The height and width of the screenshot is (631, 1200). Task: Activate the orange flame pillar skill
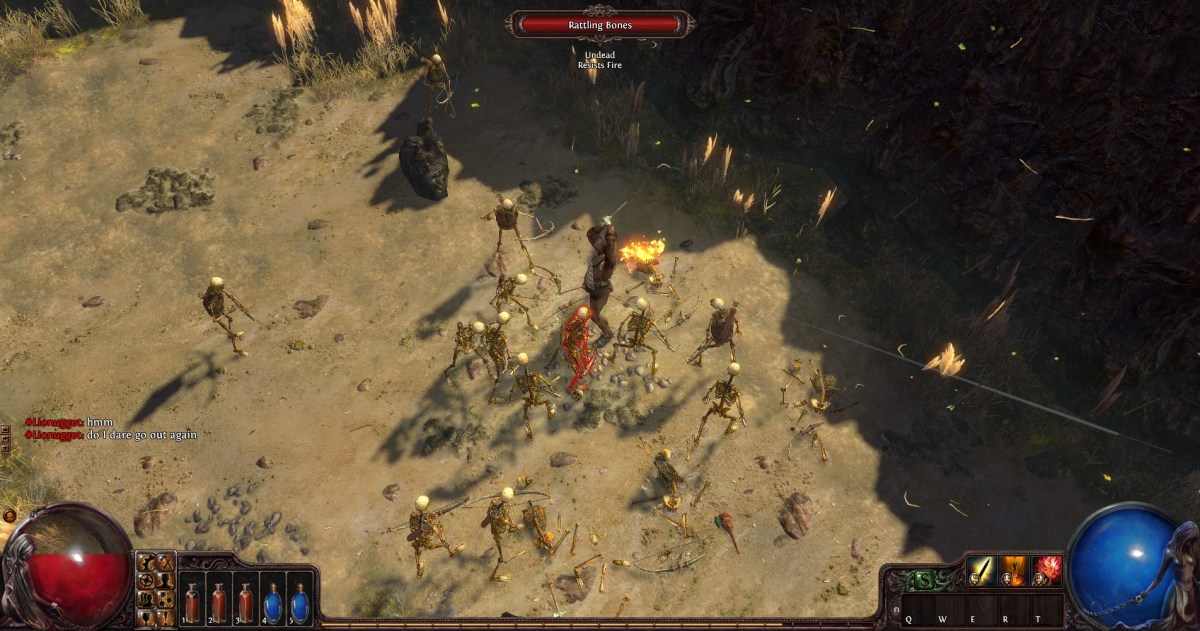coord(1014,571)
